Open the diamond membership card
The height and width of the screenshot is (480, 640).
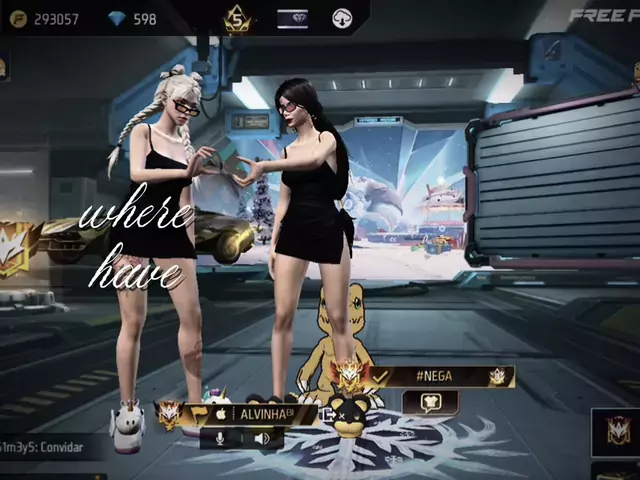click(292, 19)
